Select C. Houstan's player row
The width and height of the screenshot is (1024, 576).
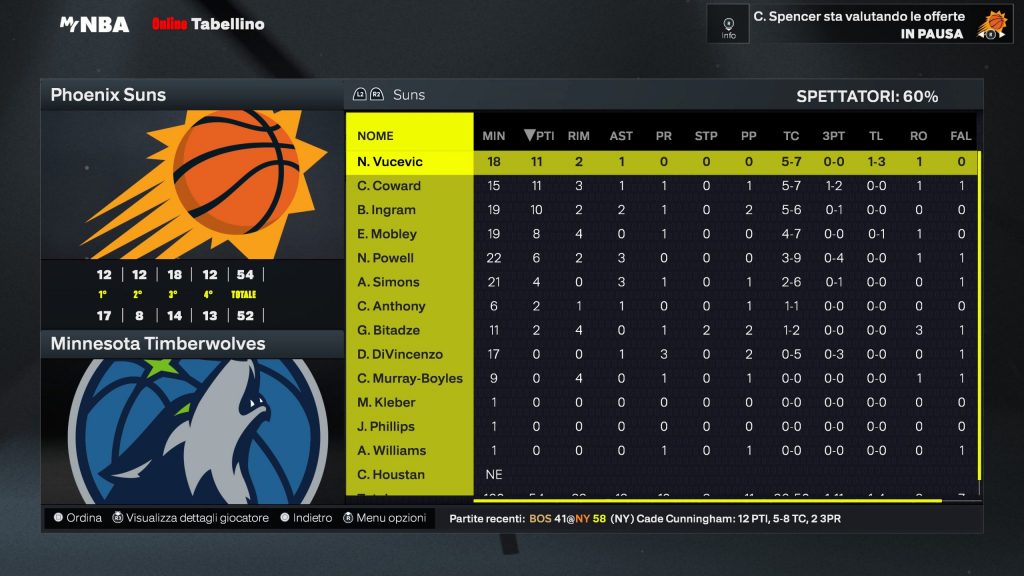pos(391,474)
